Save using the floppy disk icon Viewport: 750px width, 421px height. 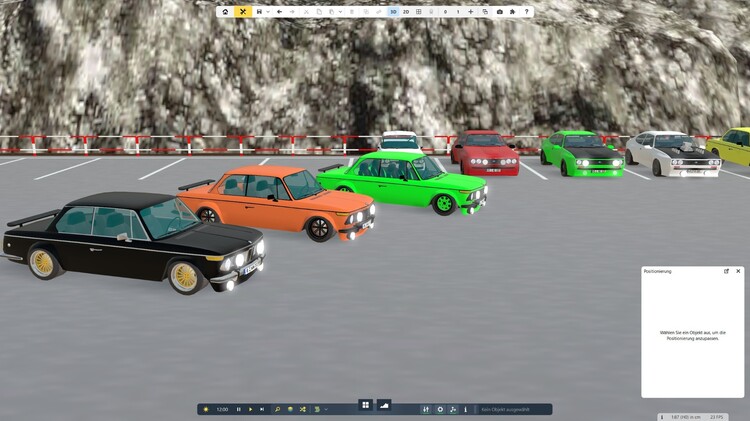[259, 12]
